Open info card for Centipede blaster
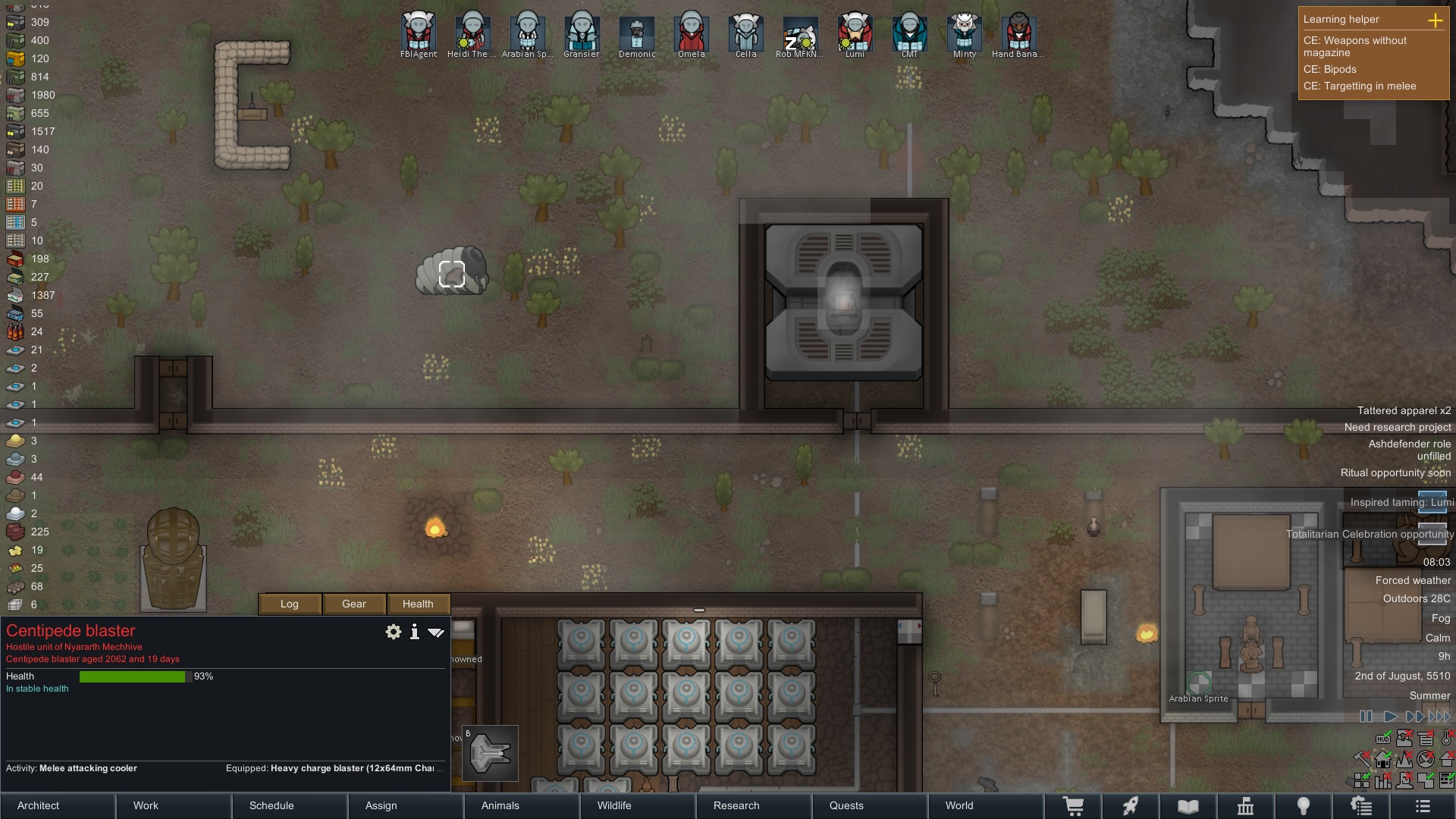The image size is (1456, 819). (415, 632)
